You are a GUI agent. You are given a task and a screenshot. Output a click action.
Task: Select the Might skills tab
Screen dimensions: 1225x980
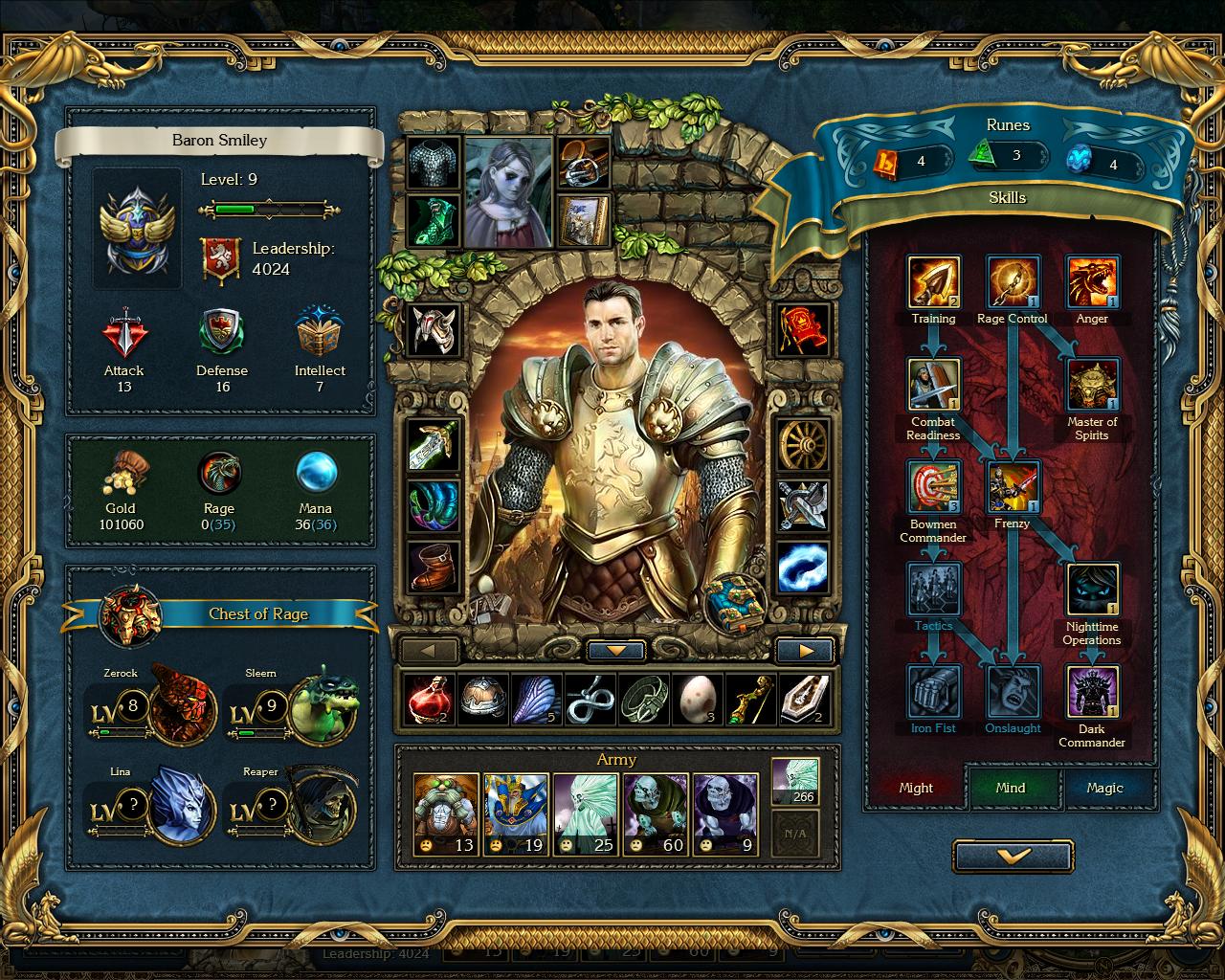click(x=916, y=788)
